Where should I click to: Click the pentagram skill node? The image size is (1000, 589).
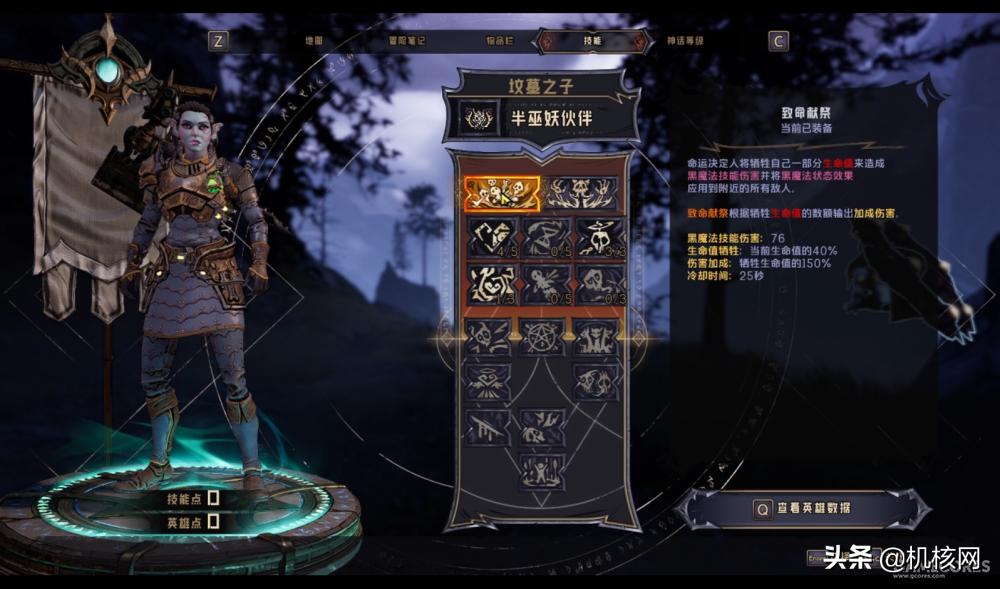[x=542, y=336]
